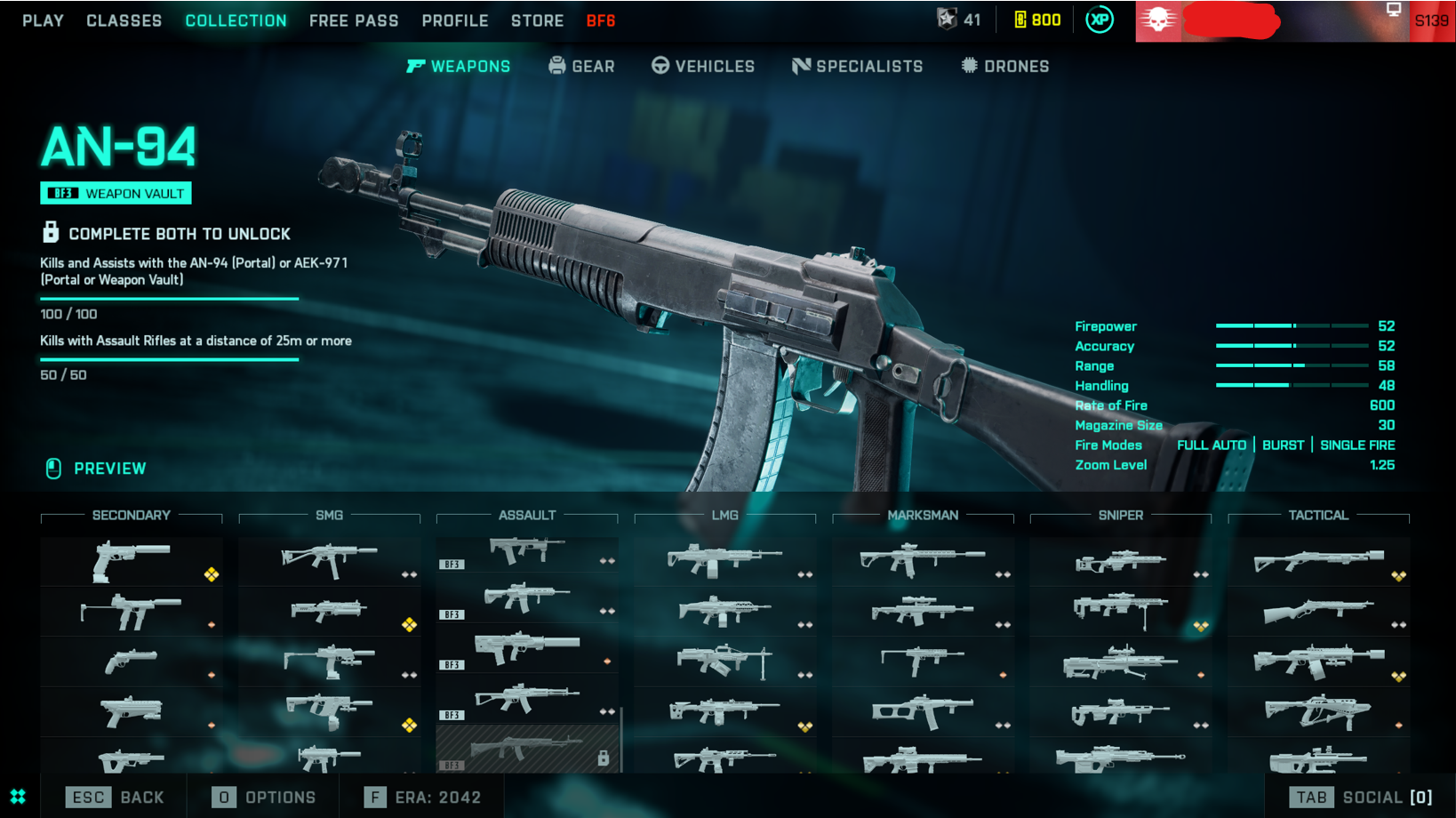Select the locked AN-94 tile in Assault
The height and width of the screenshot is (818, 1456).
[527, 750]
